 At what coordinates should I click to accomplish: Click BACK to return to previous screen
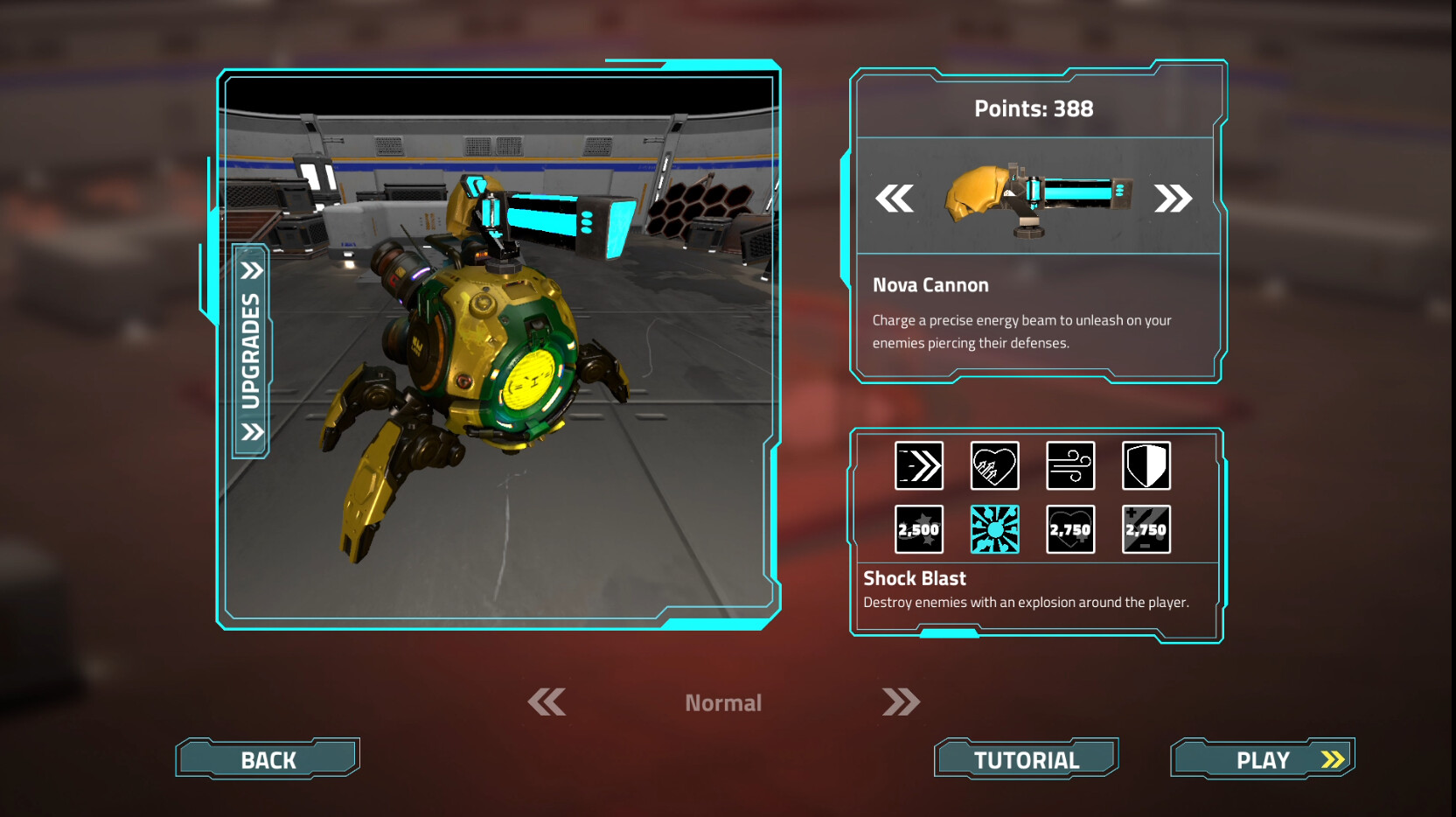click(x=267, y=758)
